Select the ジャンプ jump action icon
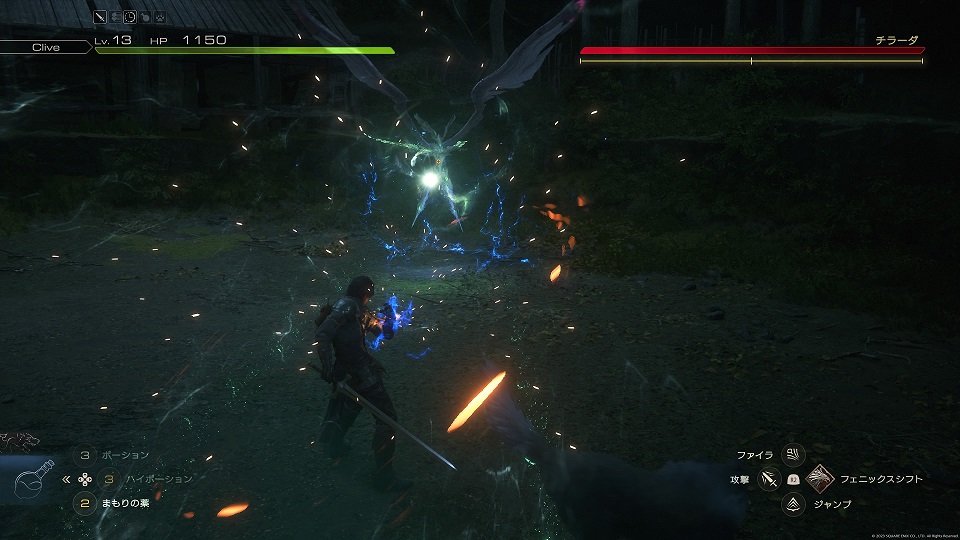The height and width of the screenshot is (540, 960). tap(793, 504)
